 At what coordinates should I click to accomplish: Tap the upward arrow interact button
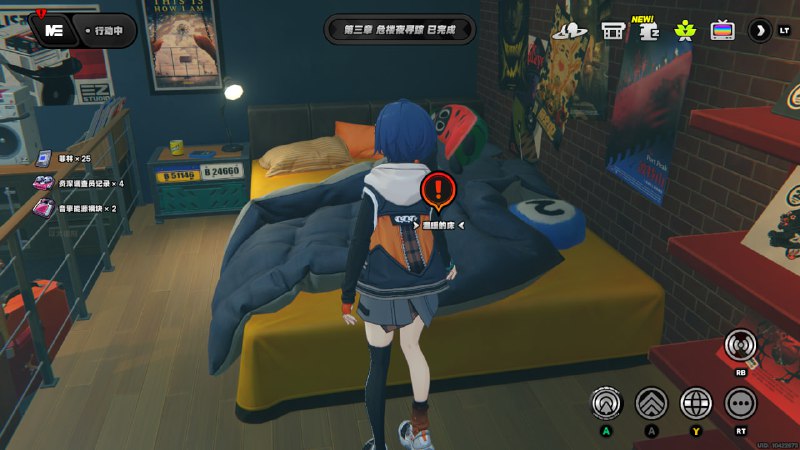click(606, 402)
